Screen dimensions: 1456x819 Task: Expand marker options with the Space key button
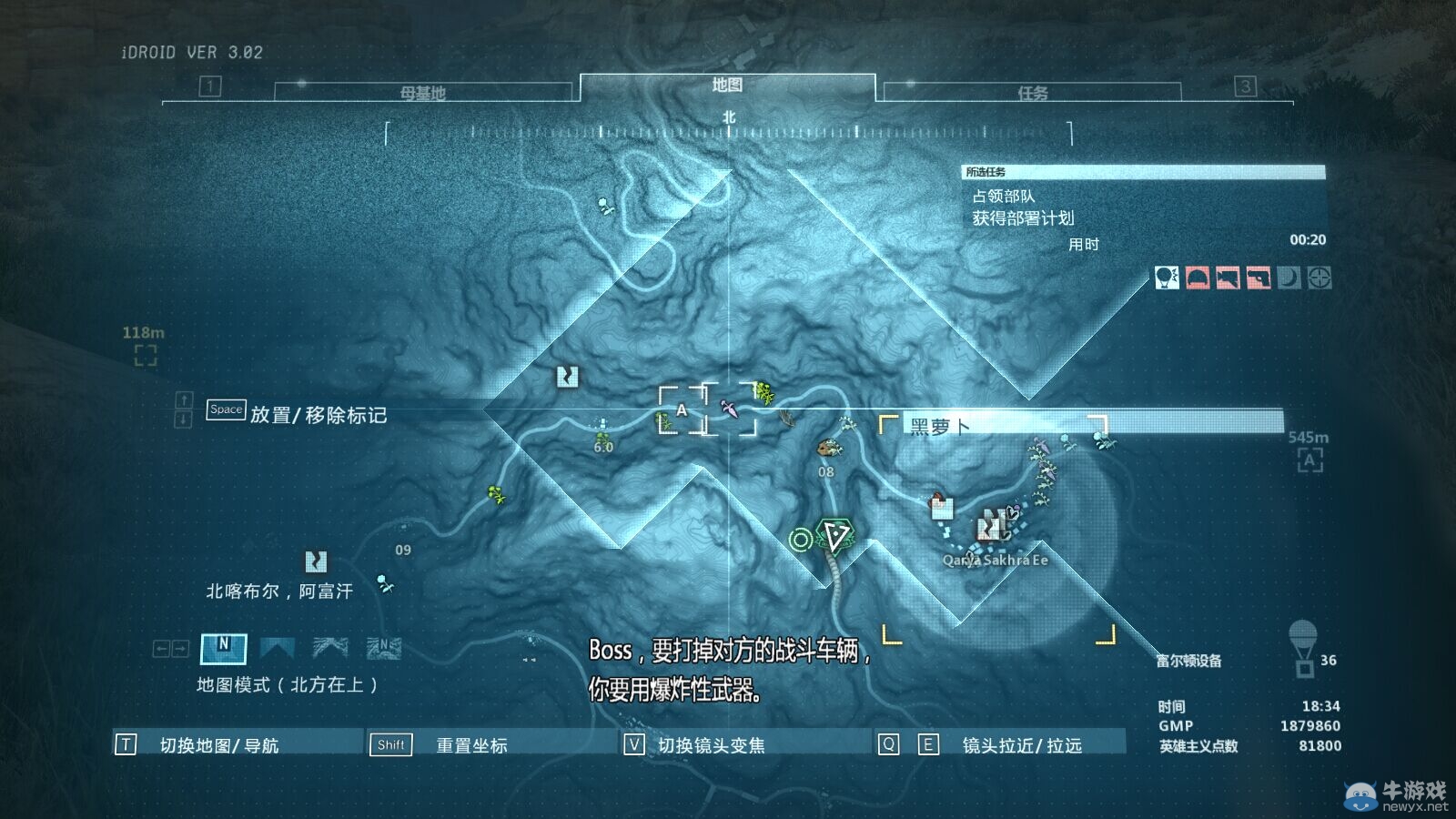pyautogui.click(x=225, y=409)
